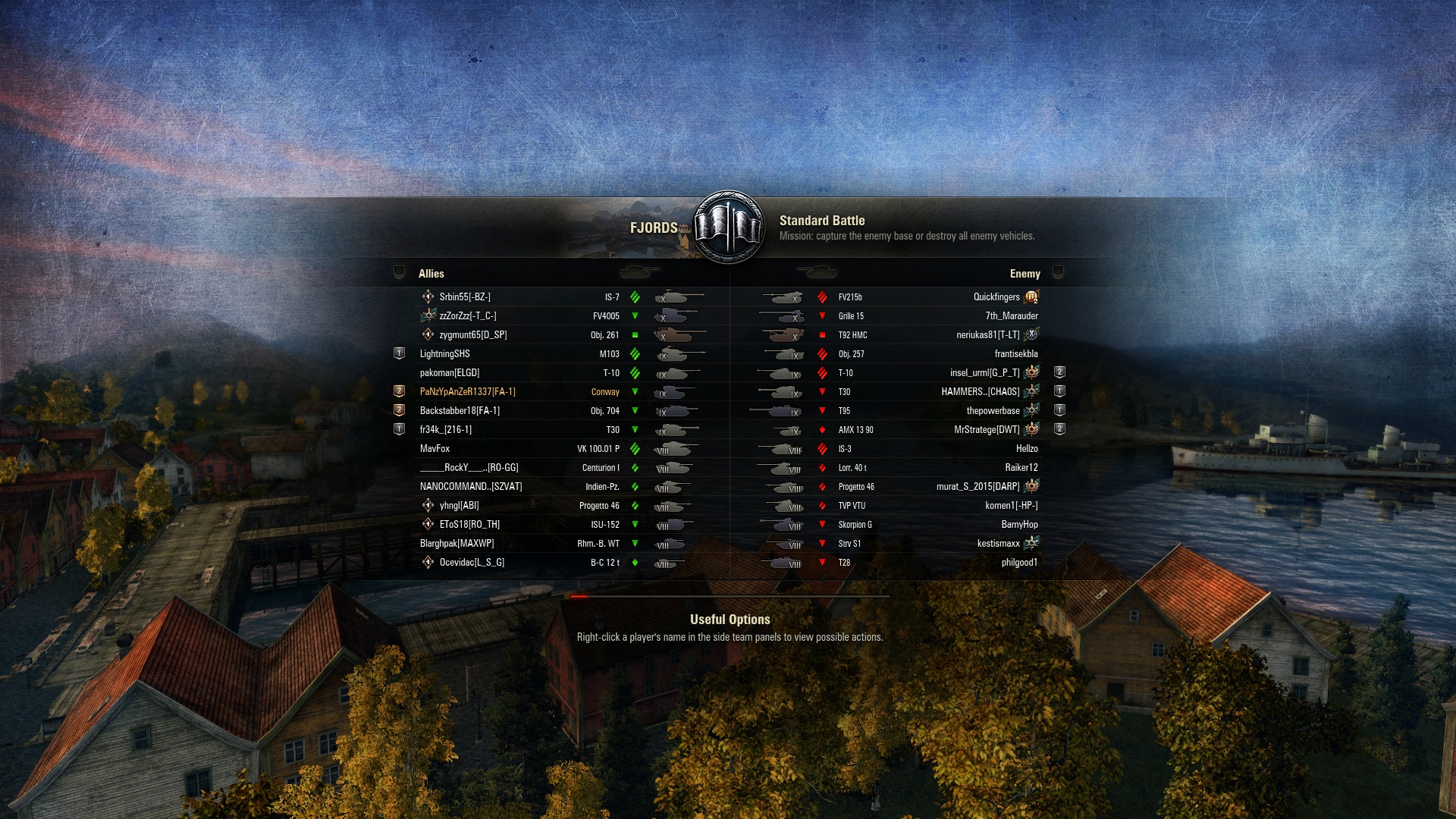
Task: Click the Enemy panel header tab
Action: tap(1024, 274)
